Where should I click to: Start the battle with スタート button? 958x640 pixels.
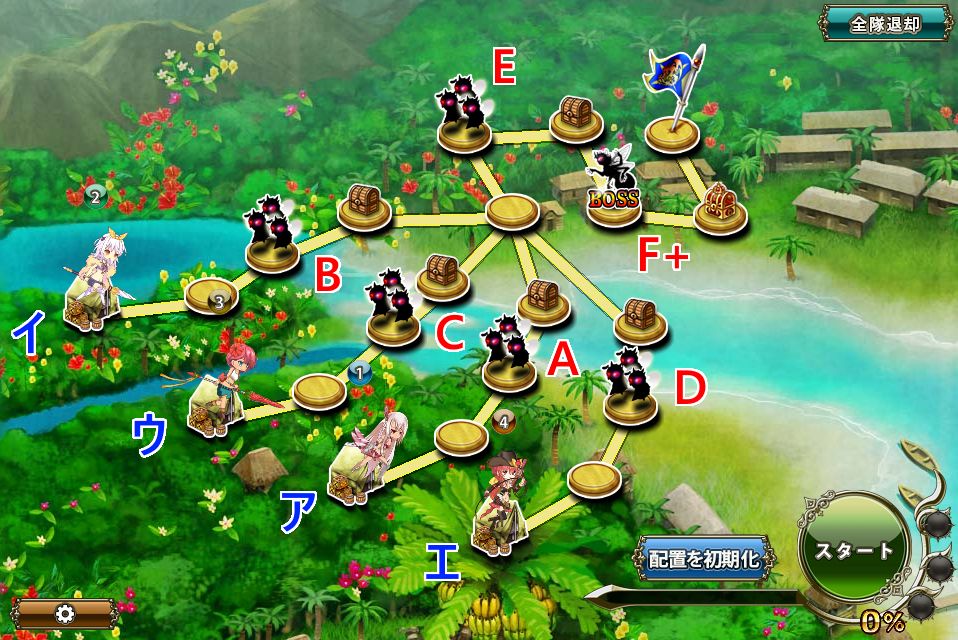pos(852,551)
